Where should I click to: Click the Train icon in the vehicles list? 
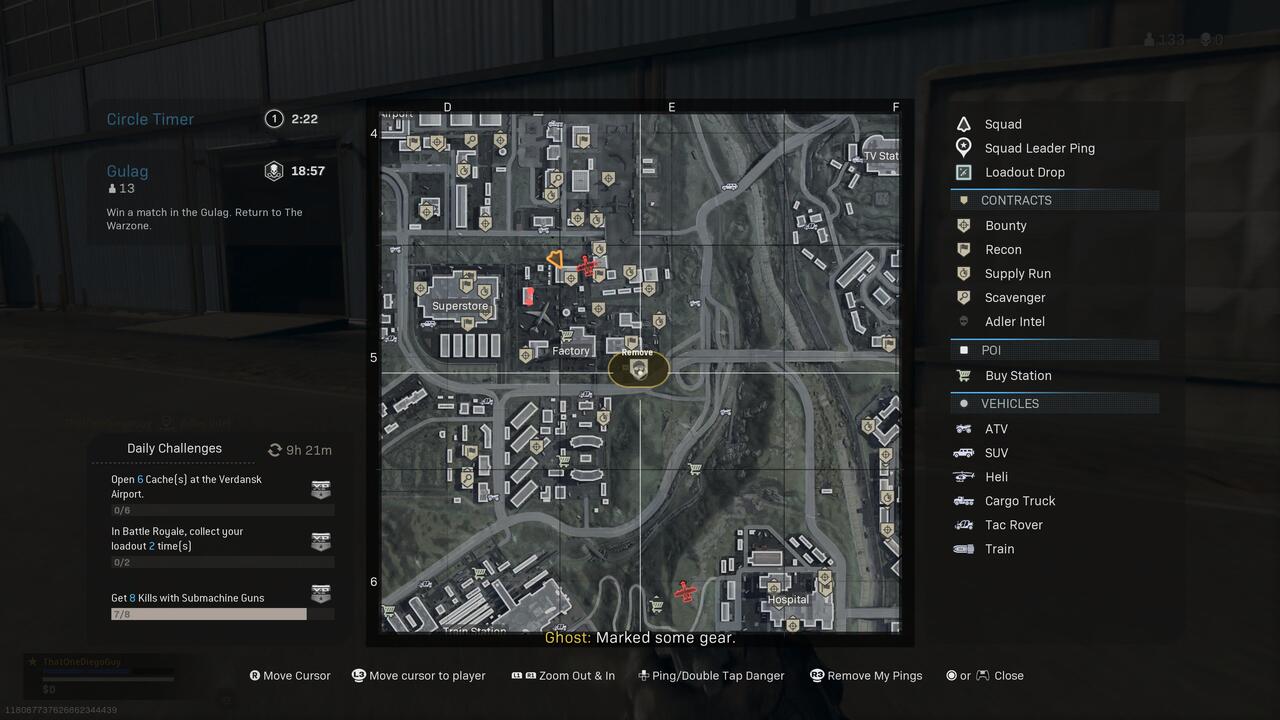coord(963,548)
